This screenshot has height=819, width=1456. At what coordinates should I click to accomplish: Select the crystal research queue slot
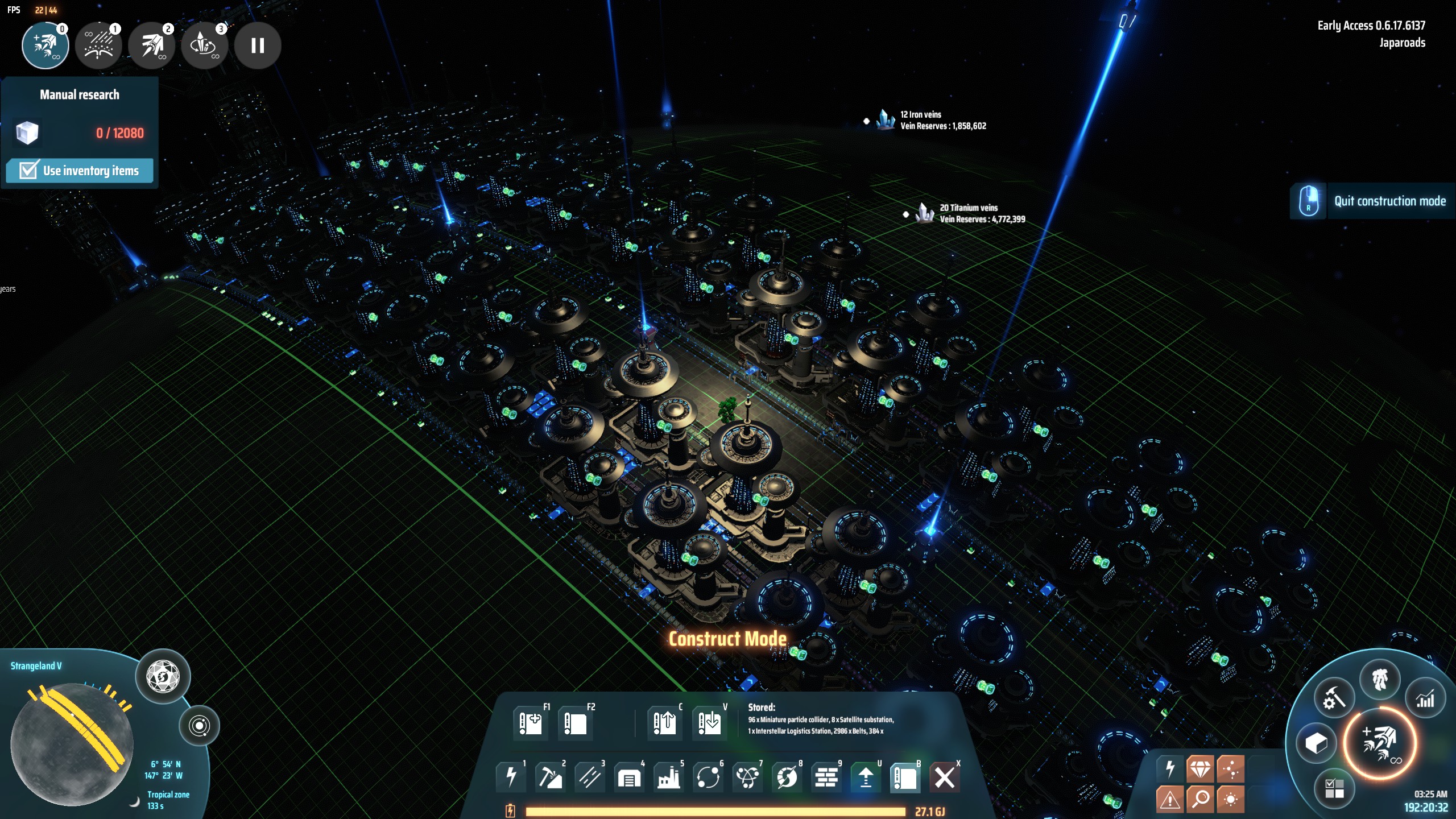coord(204,45)
